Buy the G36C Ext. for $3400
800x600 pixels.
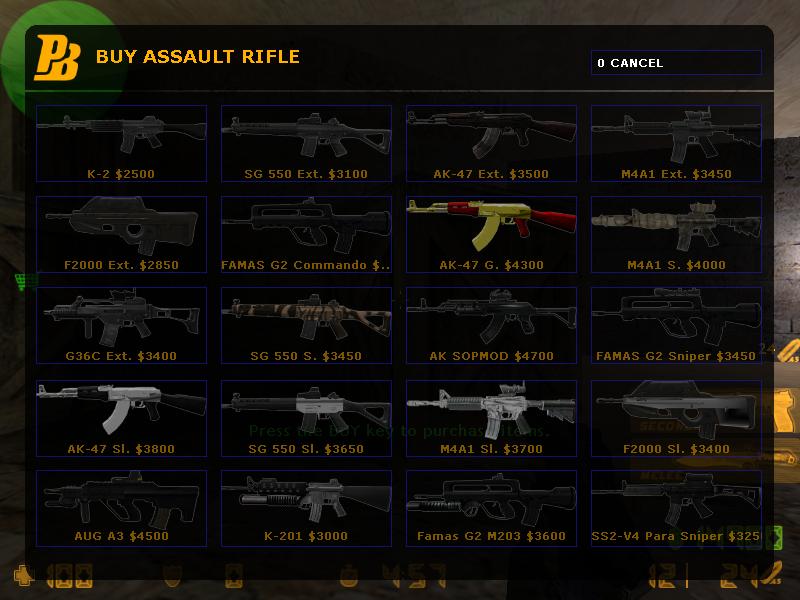(x=121, y=325)
